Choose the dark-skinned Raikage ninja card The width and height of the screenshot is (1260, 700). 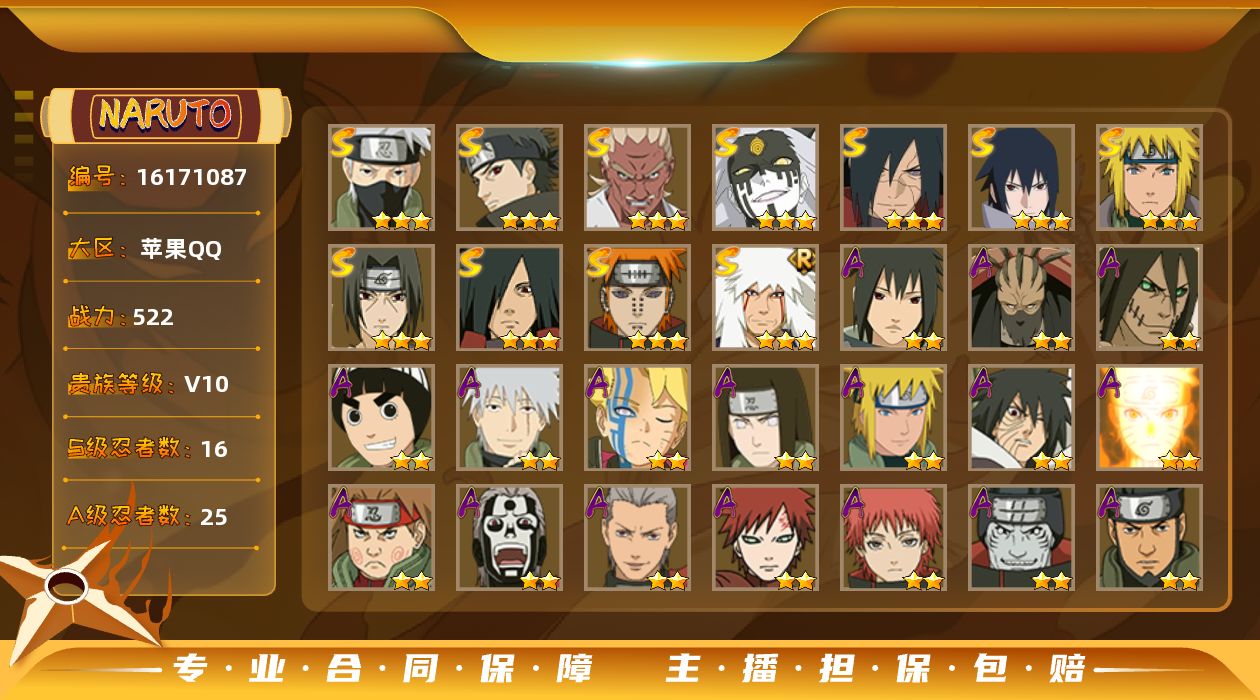tap(638, 177)
